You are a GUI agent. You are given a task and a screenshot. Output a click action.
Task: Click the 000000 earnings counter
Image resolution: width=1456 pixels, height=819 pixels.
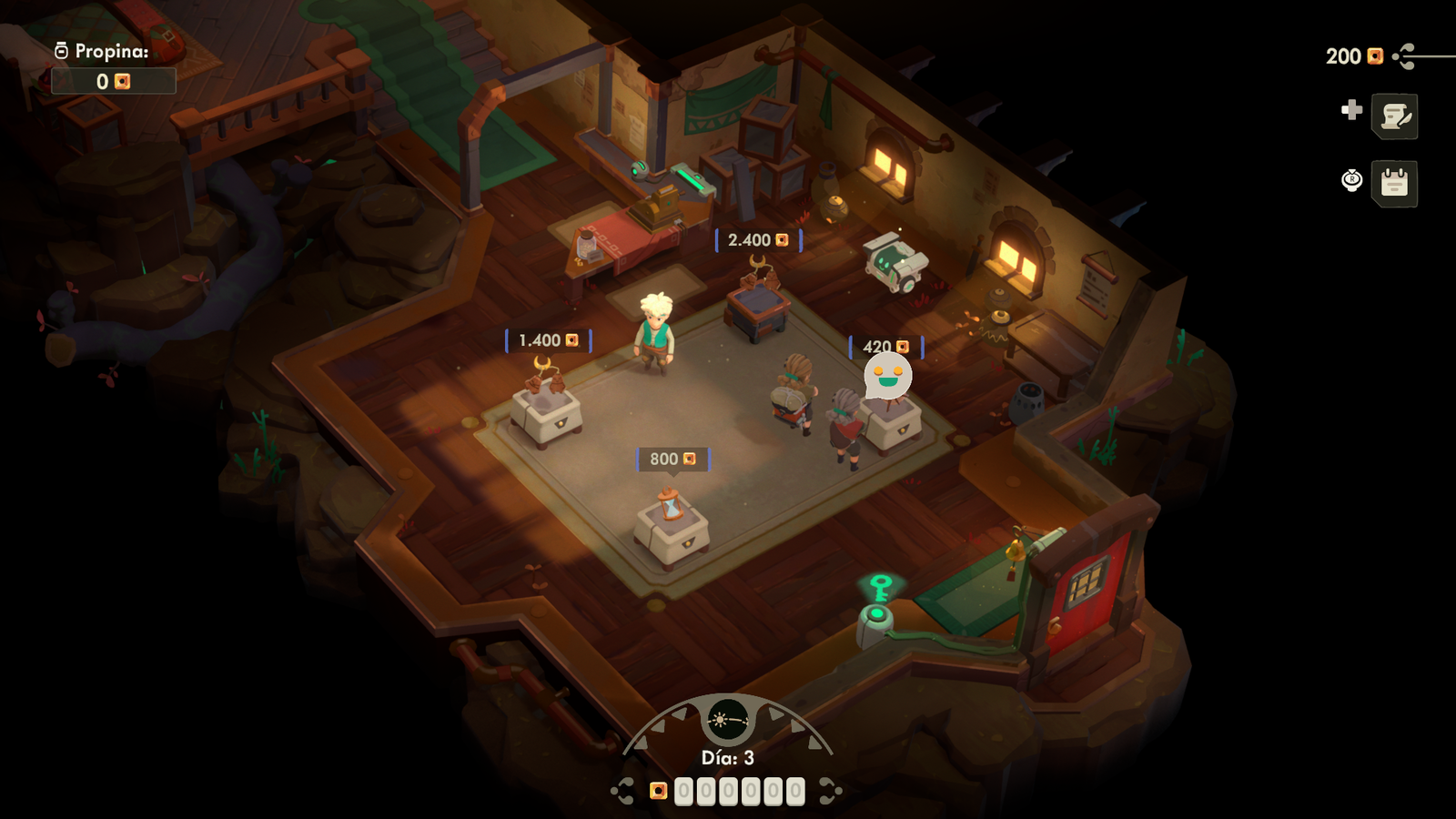(x=739, y=790)
